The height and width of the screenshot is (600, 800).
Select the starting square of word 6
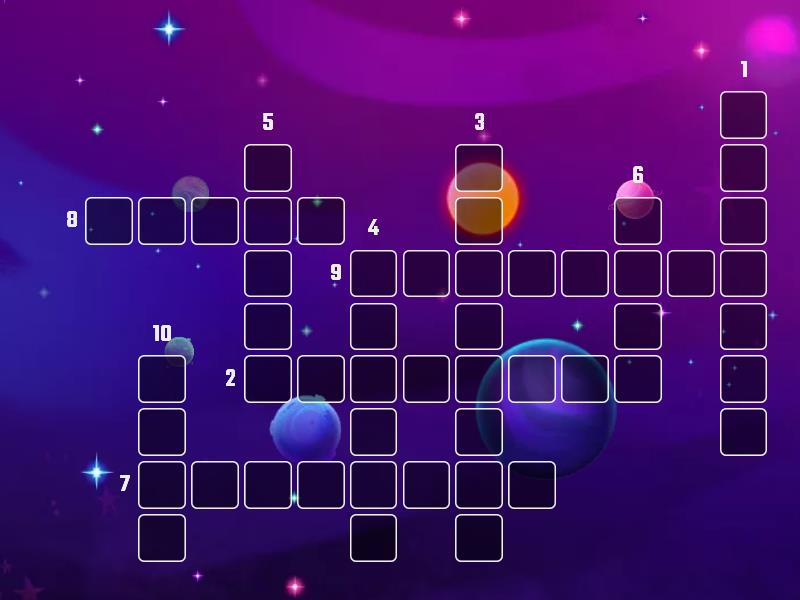pyautogui.click(x=638, y=221)
